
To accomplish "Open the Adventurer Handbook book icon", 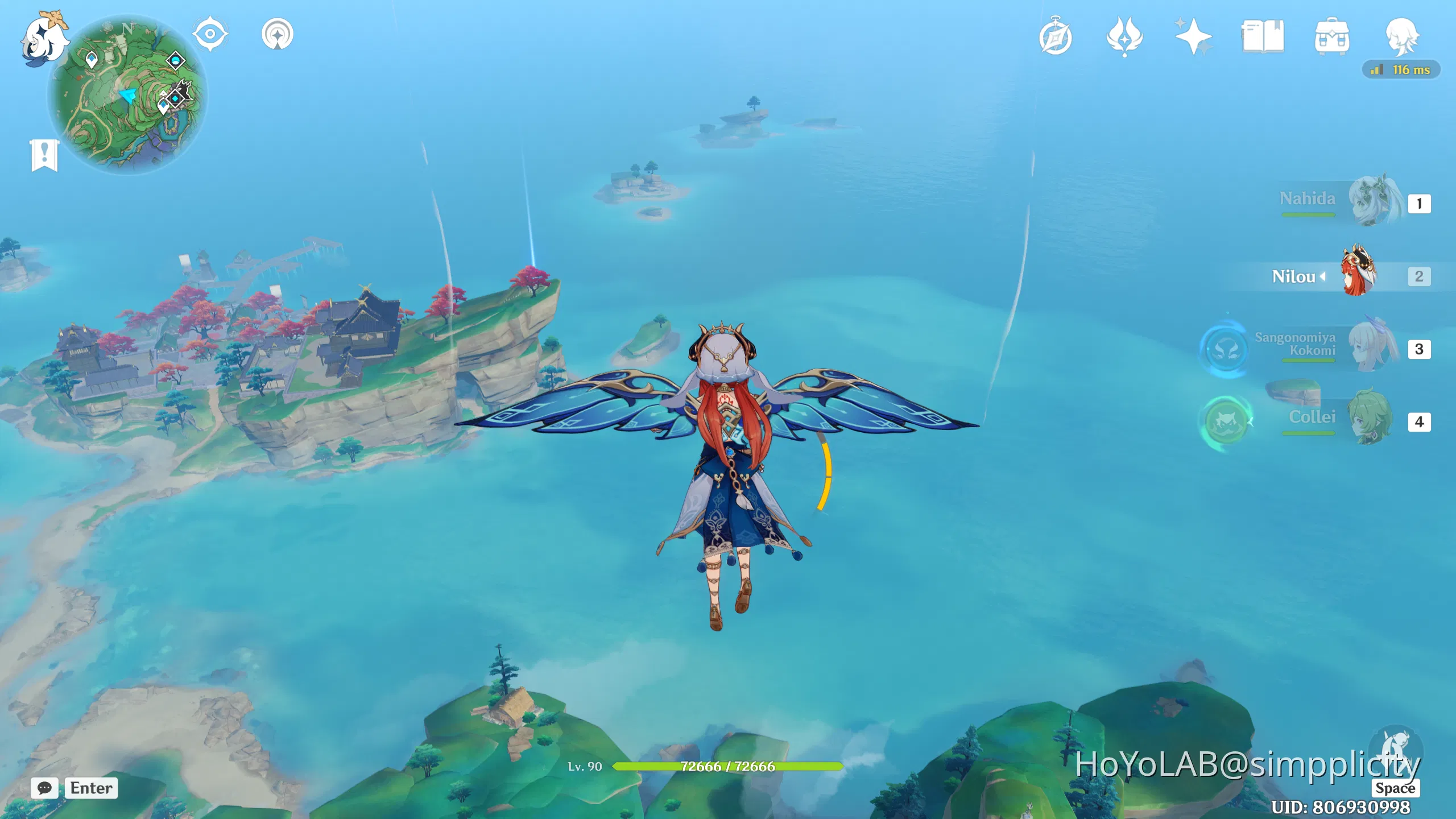I will point(1263,35).
